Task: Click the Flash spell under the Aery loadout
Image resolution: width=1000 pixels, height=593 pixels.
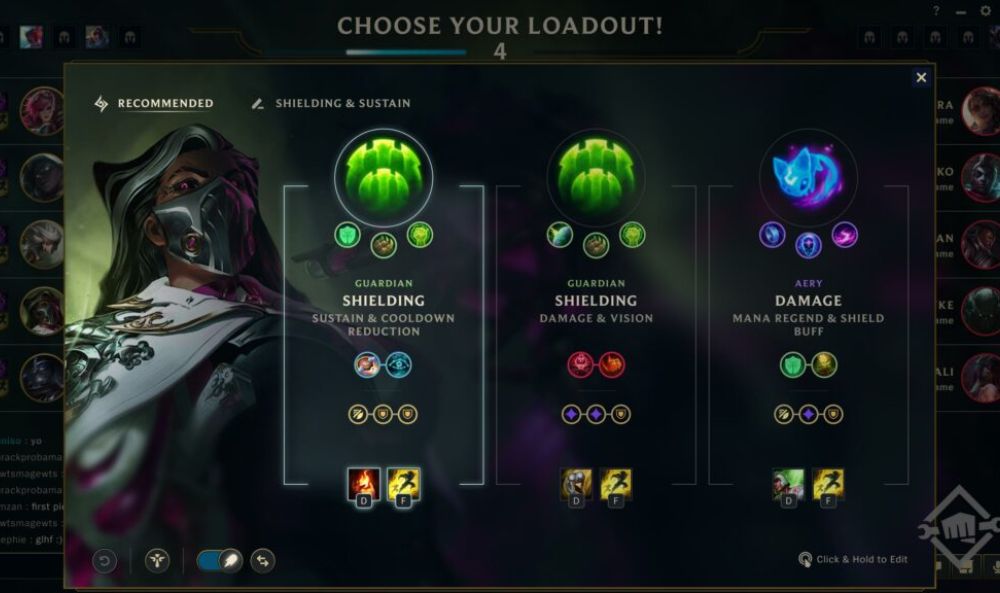Action: coord(827,484)
